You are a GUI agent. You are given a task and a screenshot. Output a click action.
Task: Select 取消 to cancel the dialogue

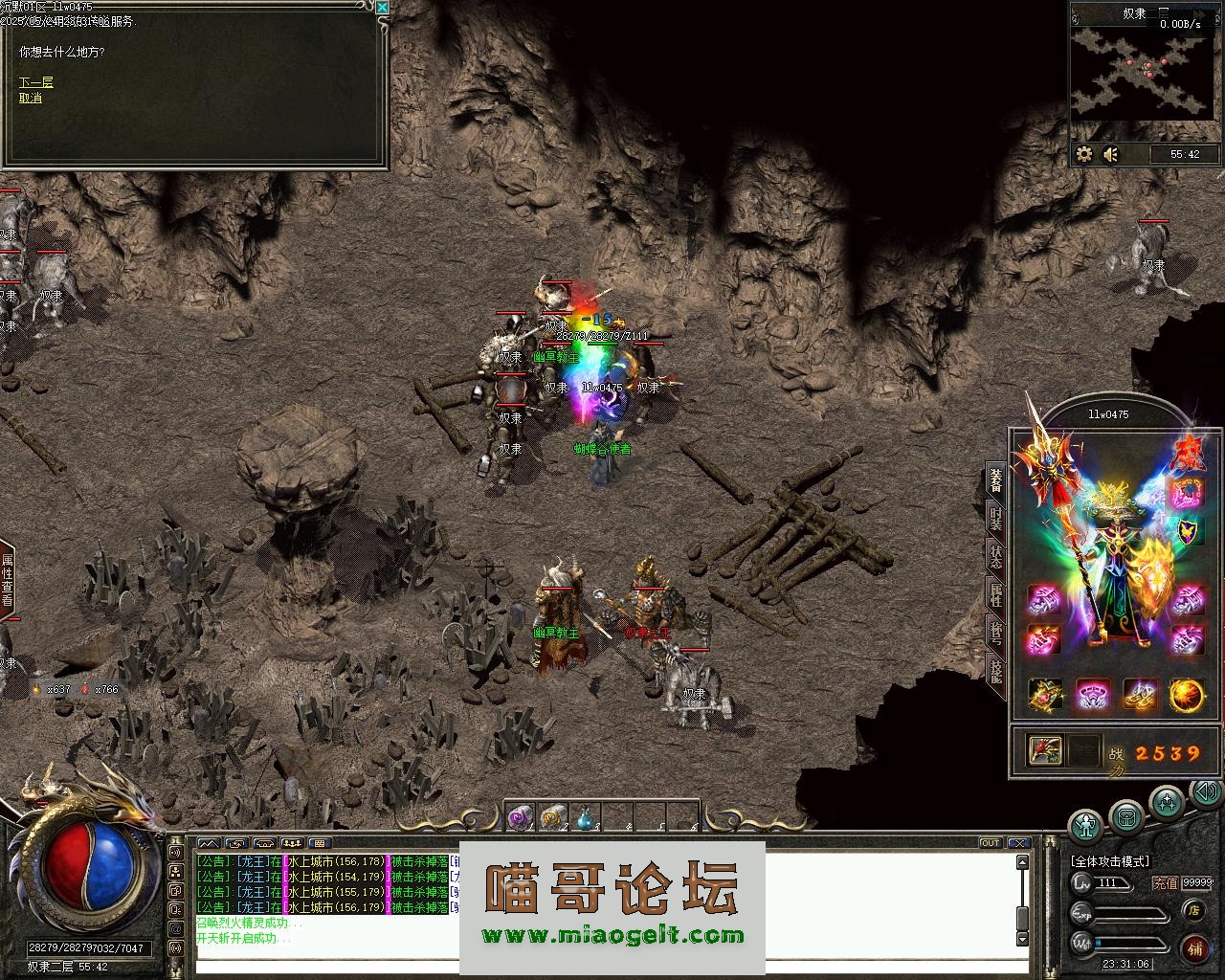(31, 98)
